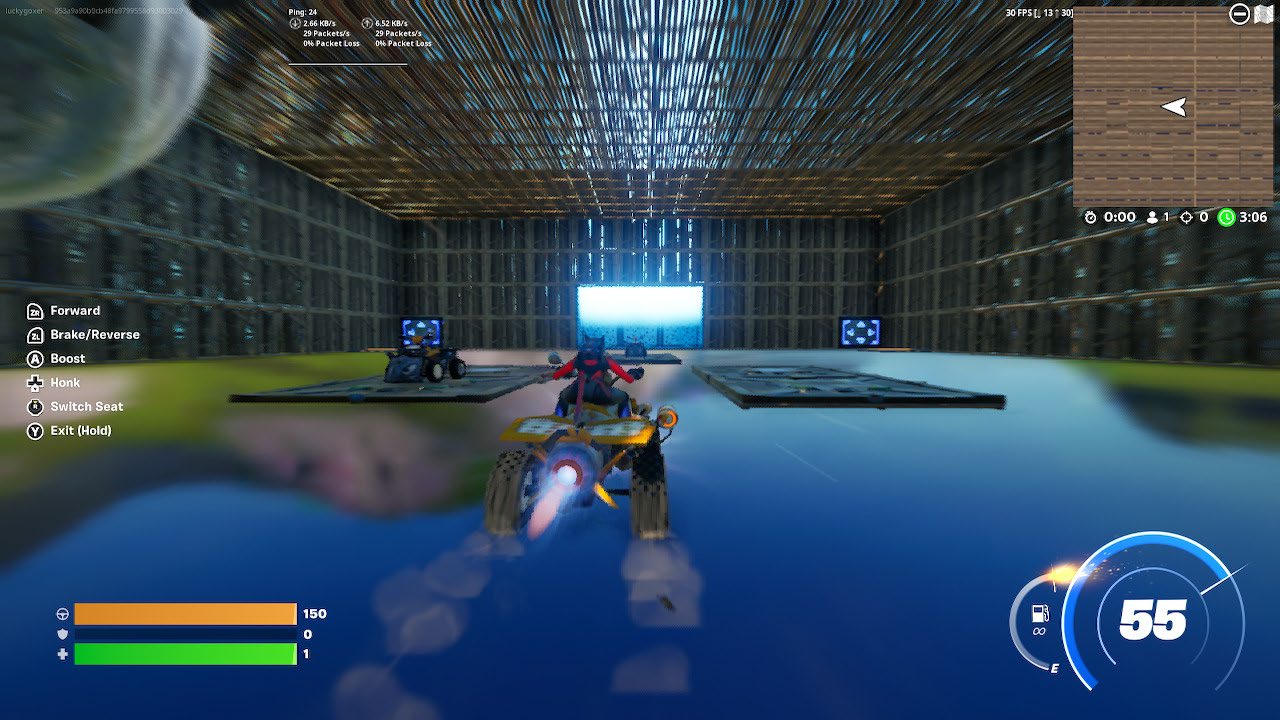Select the player count icon showing 1
This screenshot has width=1280, height=720.
pos(1150,217)
